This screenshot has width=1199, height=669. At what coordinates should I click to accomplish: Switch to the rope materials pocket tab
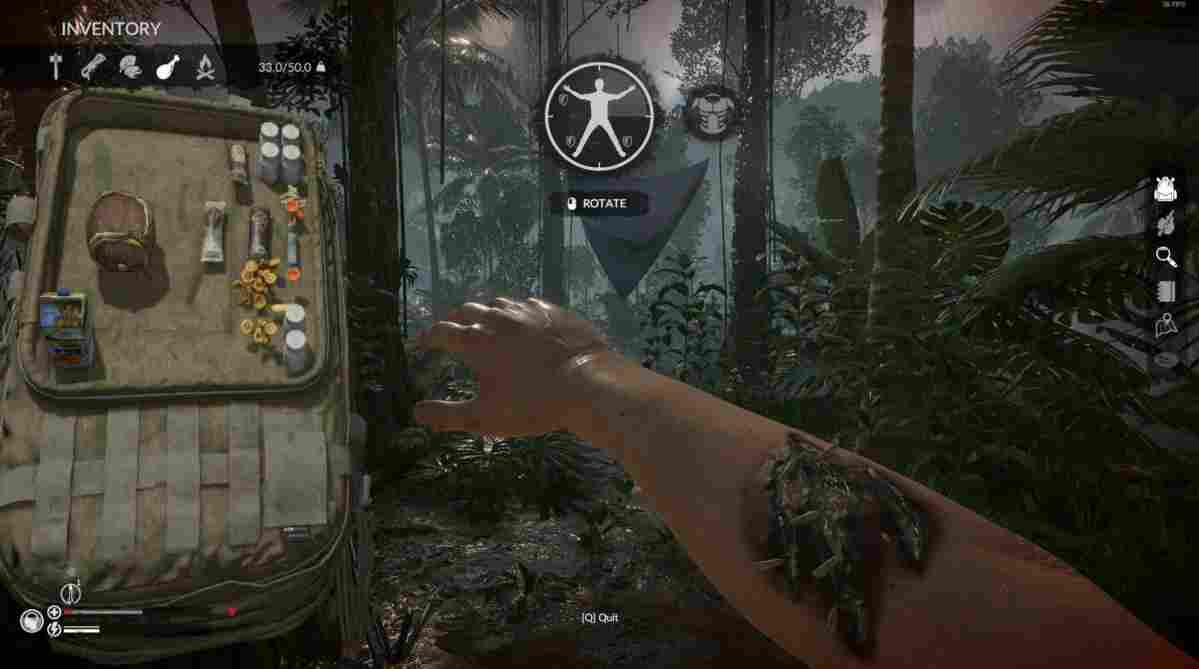pyautogui.click(x=92, y=67)
